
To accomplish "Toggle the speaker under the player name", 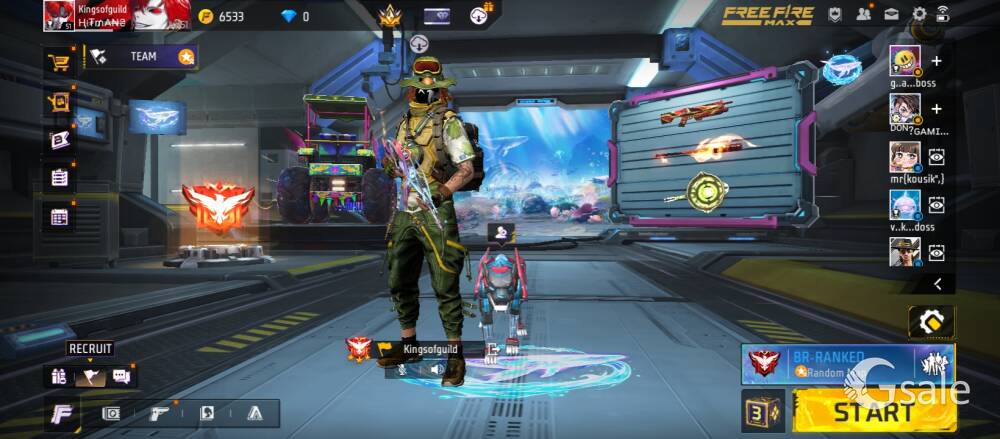I will [437, 369].
